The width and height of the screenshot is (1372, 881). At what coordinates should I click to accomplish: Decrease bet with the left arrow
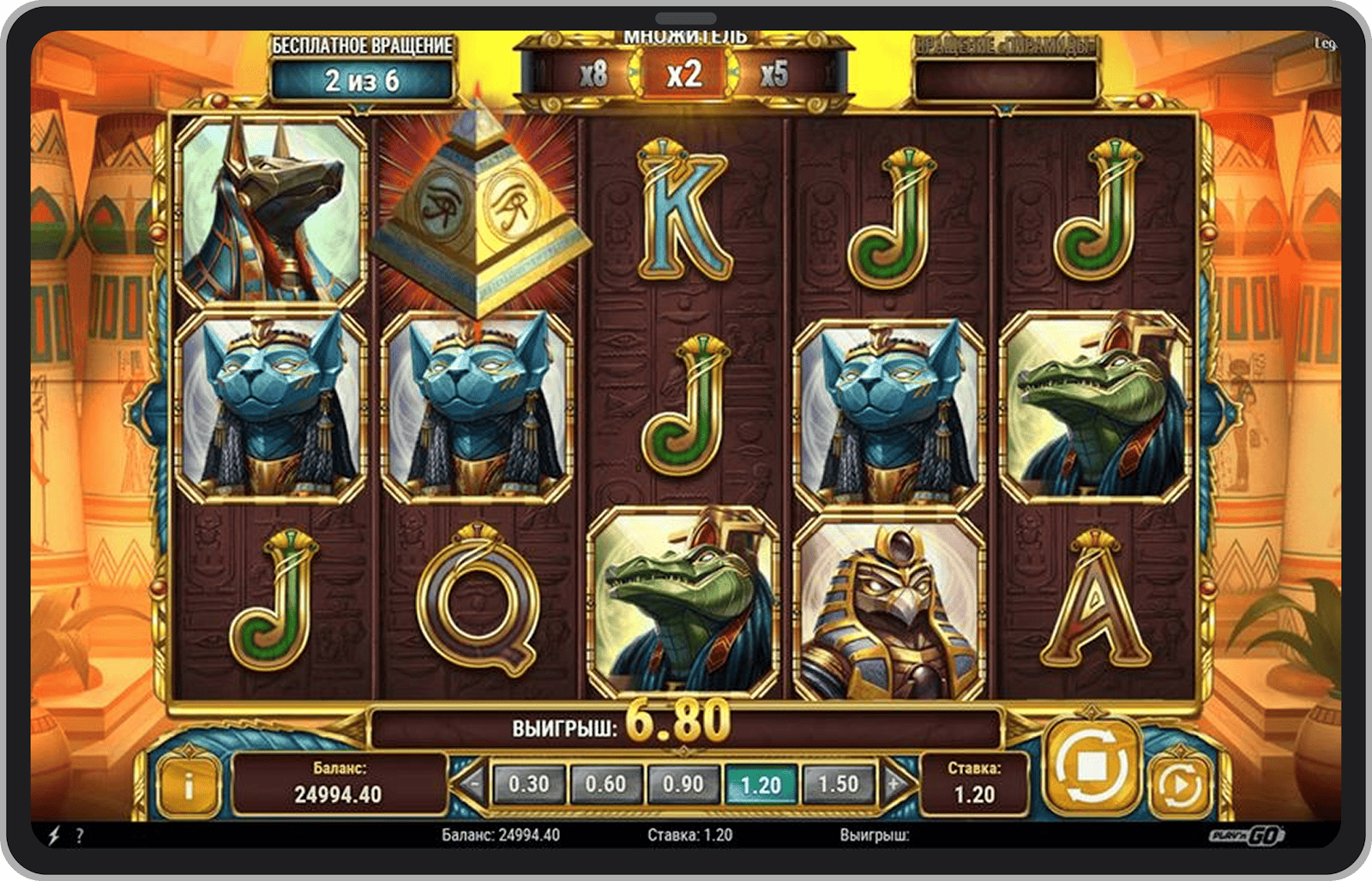pyautogui.click(x=471, y=783)
